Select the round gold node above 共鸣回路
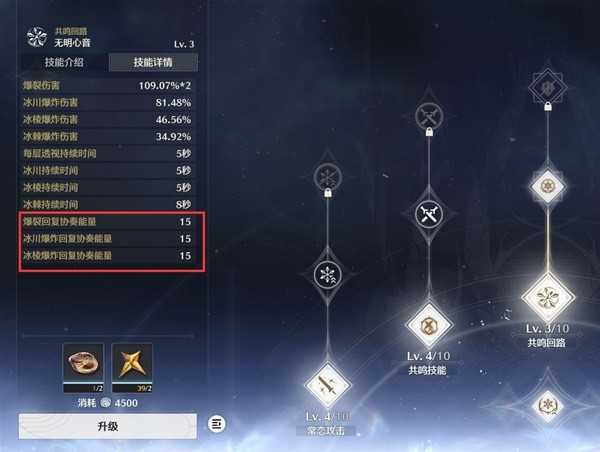Viewport: 600px width, 452px height. (547, 185)
